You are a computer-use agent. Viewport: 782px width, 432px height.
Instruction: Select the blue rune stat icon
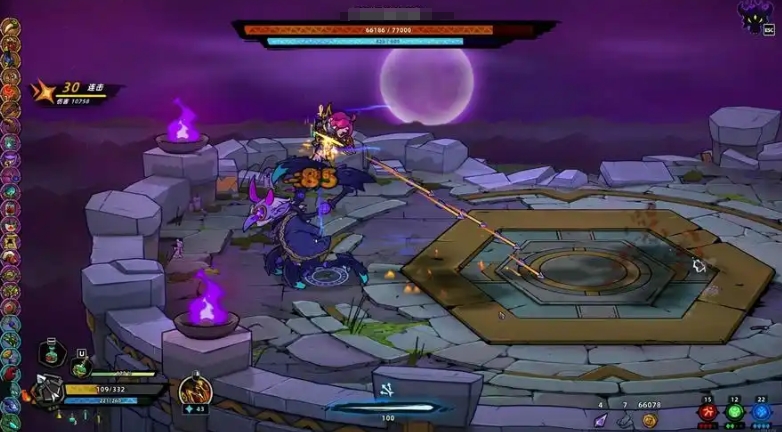click(761, 412)
